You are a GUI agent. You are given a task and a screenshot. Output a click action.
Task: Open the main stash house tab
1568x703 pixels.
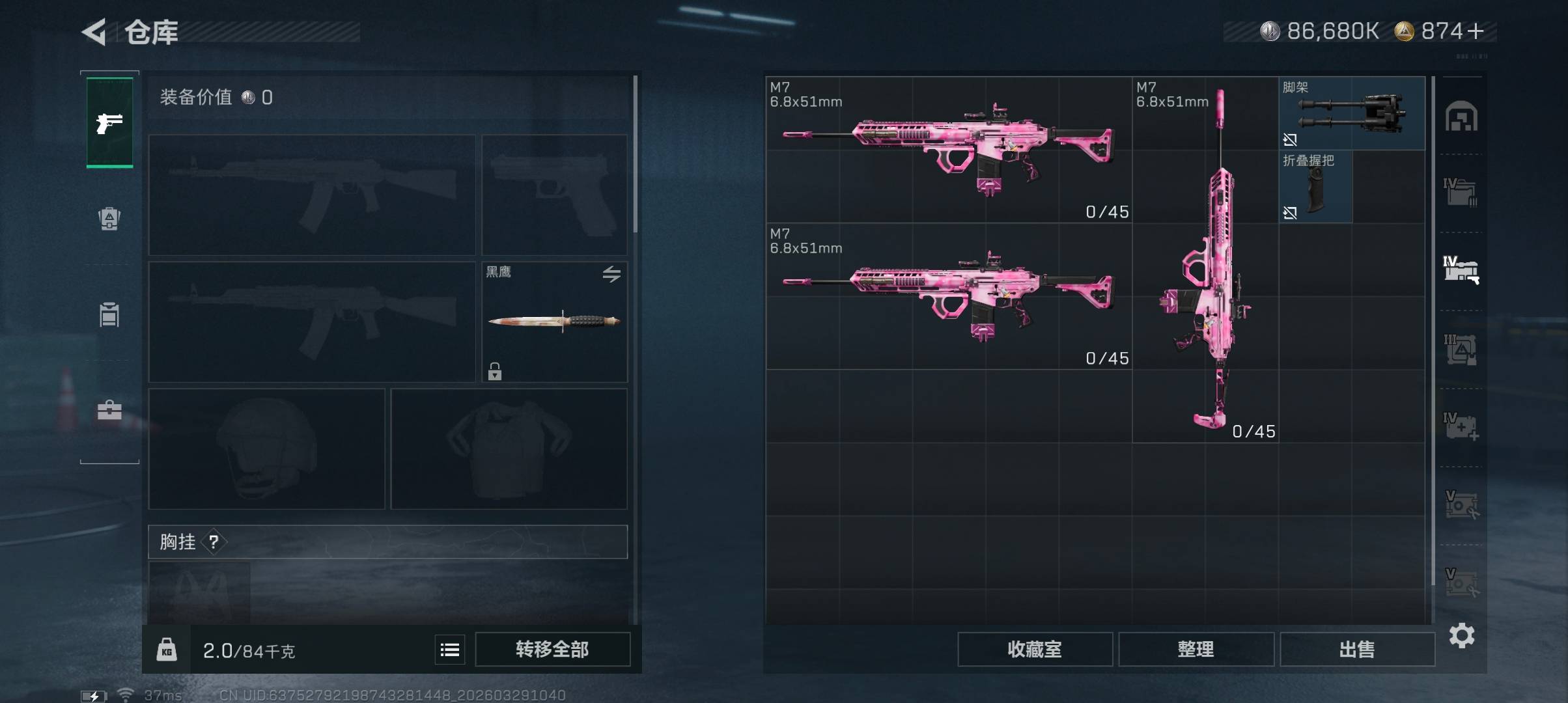point(1461,117)
